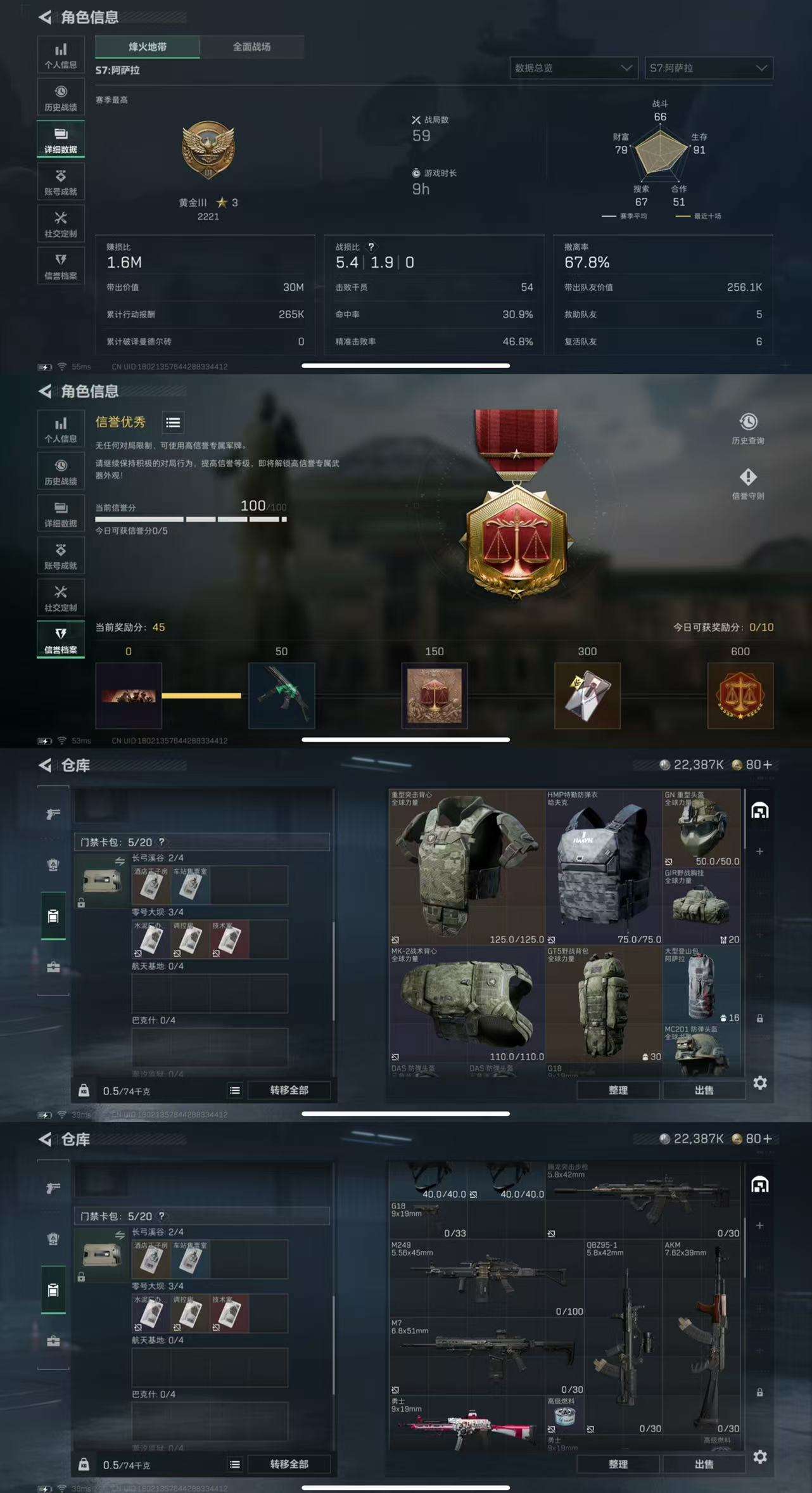This screenshot has height=1493, width=812.
Task: Toggle the list view beside 信誉优秀
Action: click(x=172, y=423)
